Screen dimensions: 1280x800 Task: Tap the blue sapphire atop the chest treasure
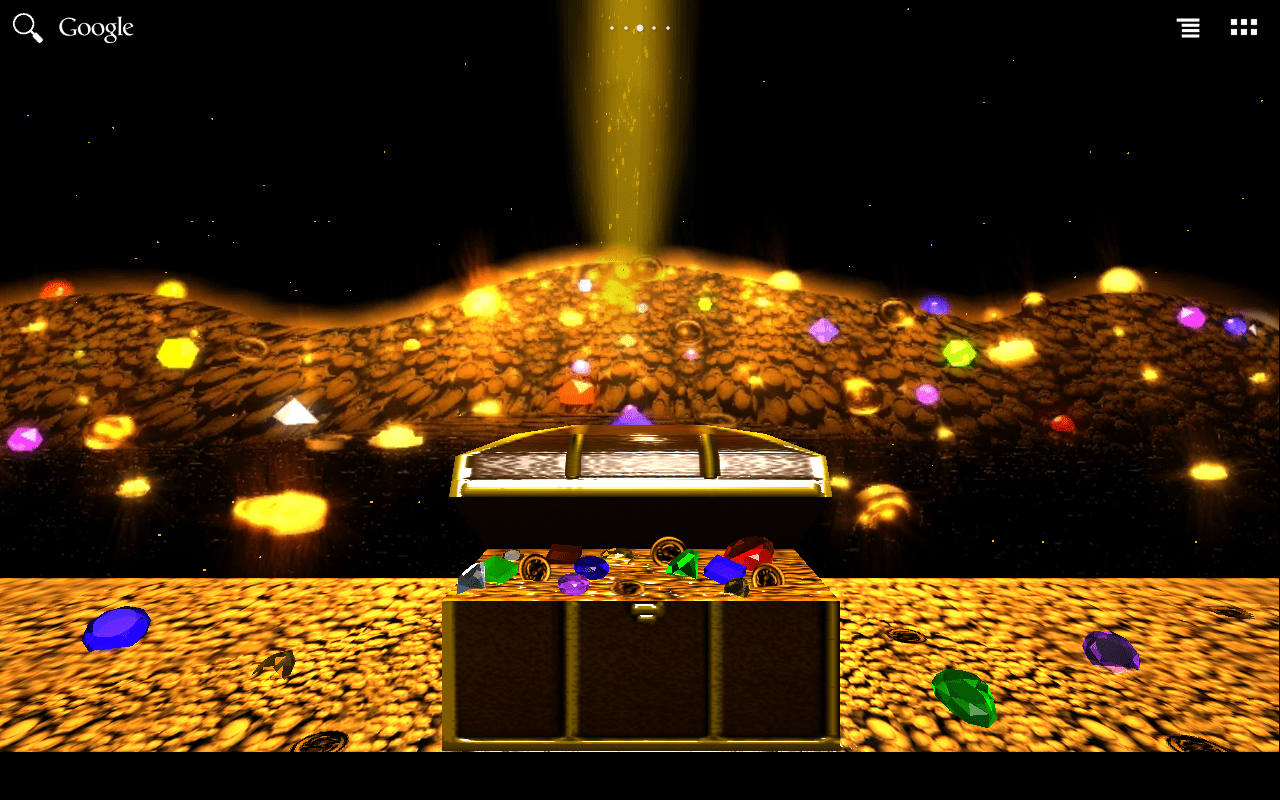coord(591,565)
